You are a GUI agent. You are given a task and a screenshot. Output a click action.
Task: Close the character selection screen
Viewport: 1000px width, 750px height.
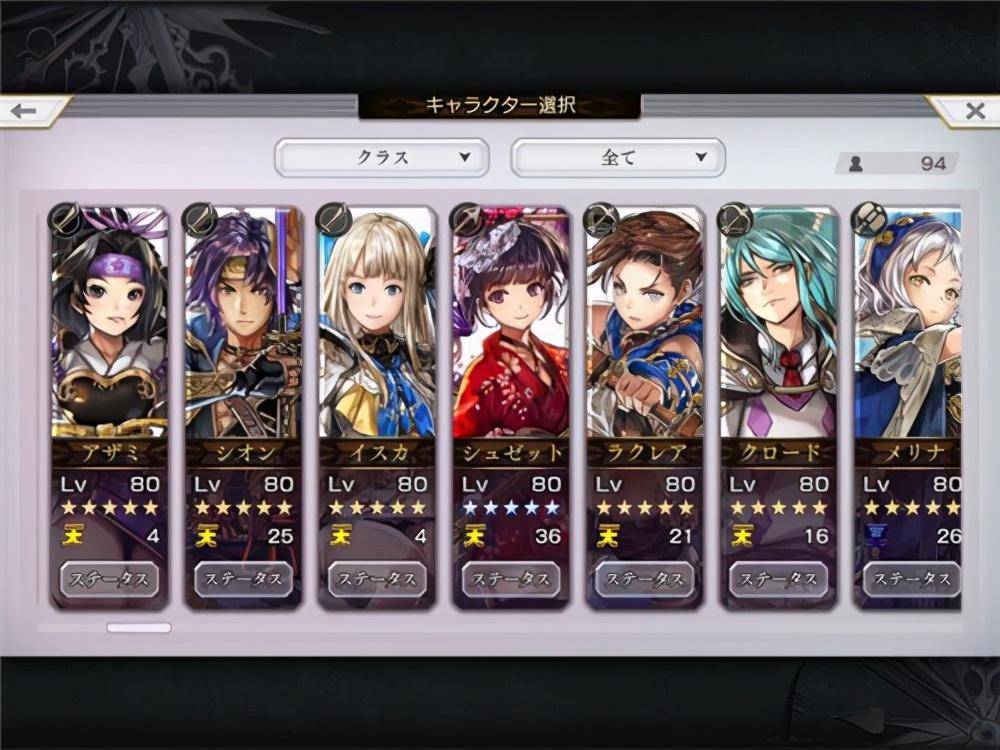tap(972, 110)
